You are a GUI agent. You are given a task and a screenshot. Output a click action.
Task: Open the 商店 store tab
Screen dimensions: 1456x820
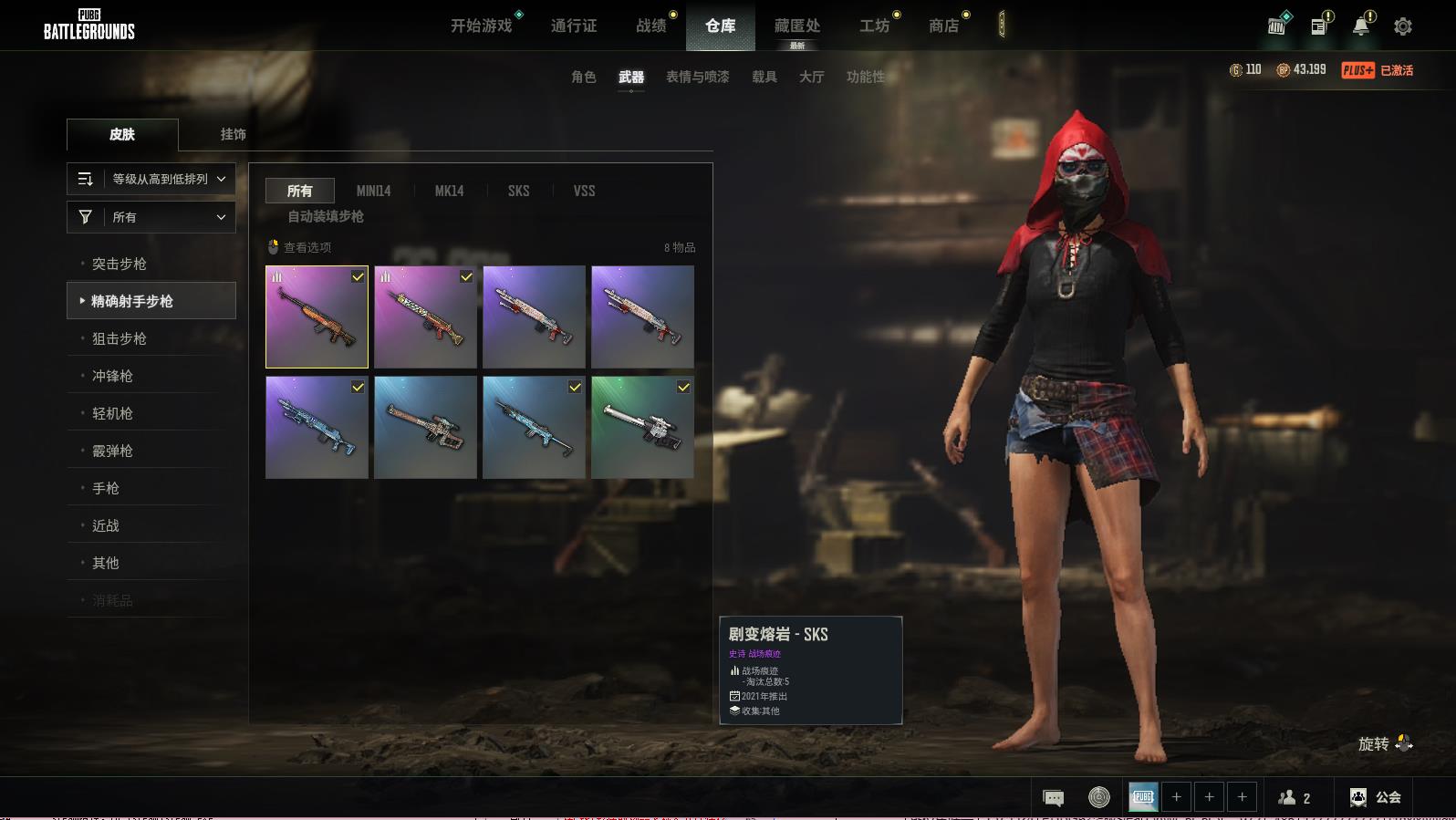[x=944, y=26]
